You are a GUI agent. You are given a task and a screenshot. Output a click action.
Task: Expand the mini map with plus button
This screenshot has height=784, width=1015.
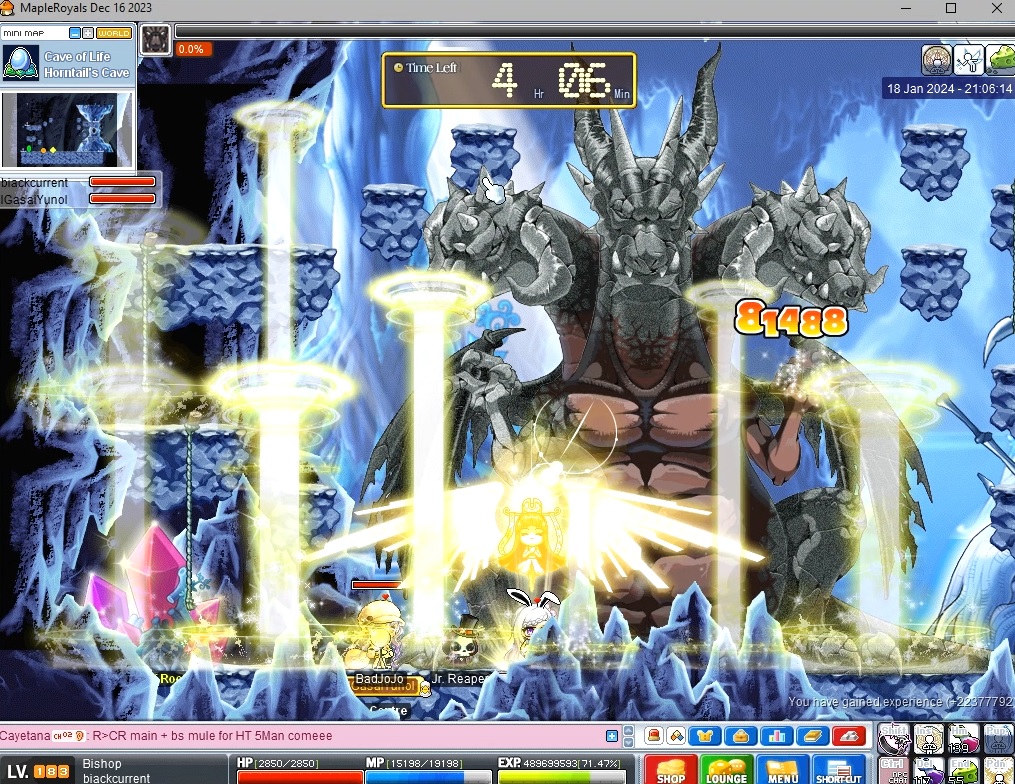tap(88, 32)
